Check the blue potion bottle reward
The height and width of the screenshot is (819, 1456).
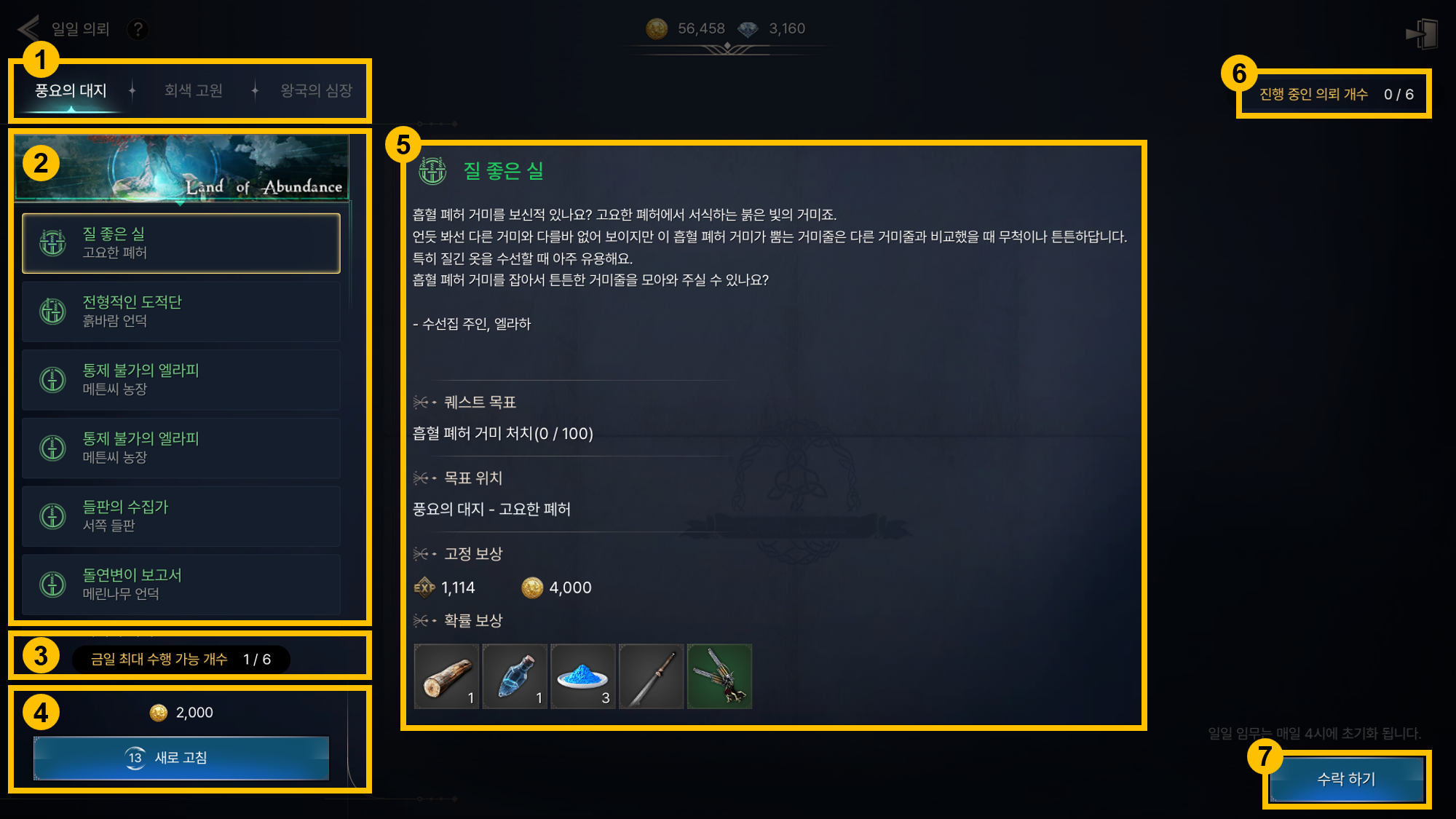[515, 676]
